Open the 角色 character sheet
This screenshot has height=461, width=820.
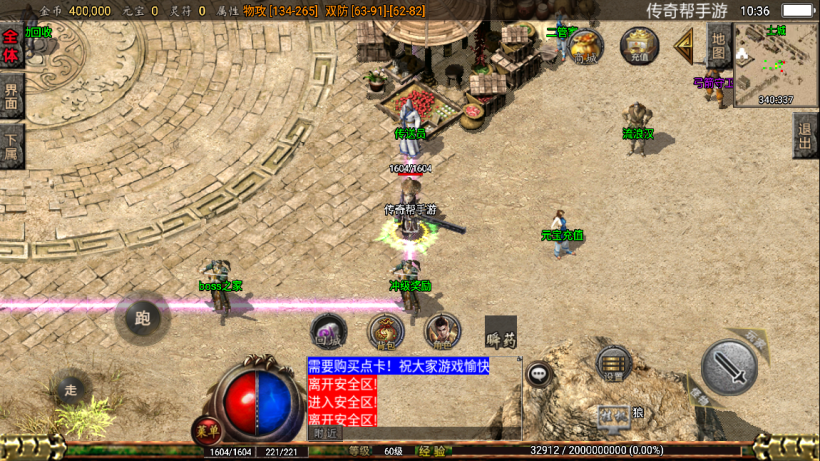pos(441,331)
